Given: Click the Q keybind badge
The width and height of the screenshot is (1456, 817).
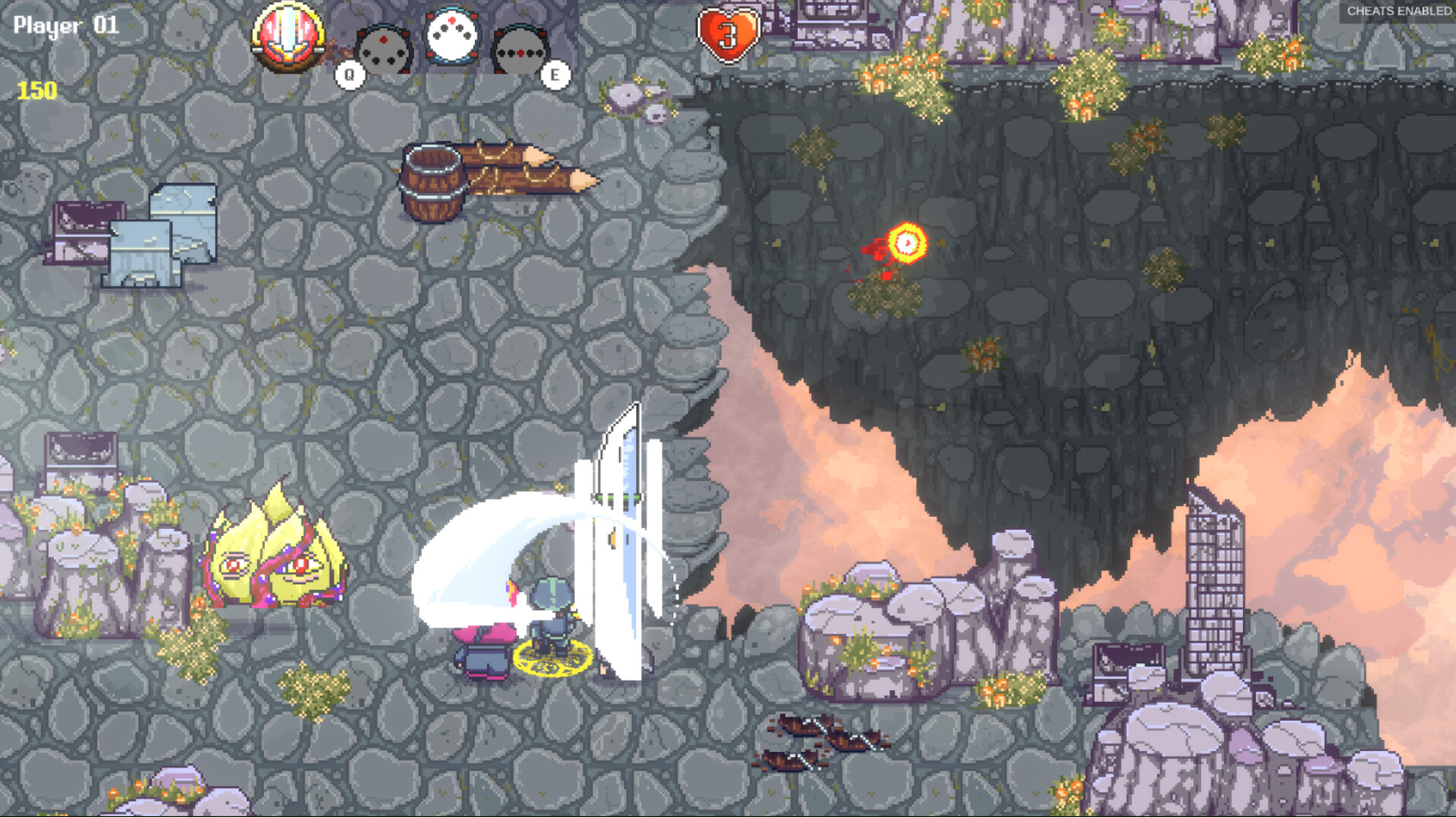Looking at the screenshot, I should pos(349,74).
